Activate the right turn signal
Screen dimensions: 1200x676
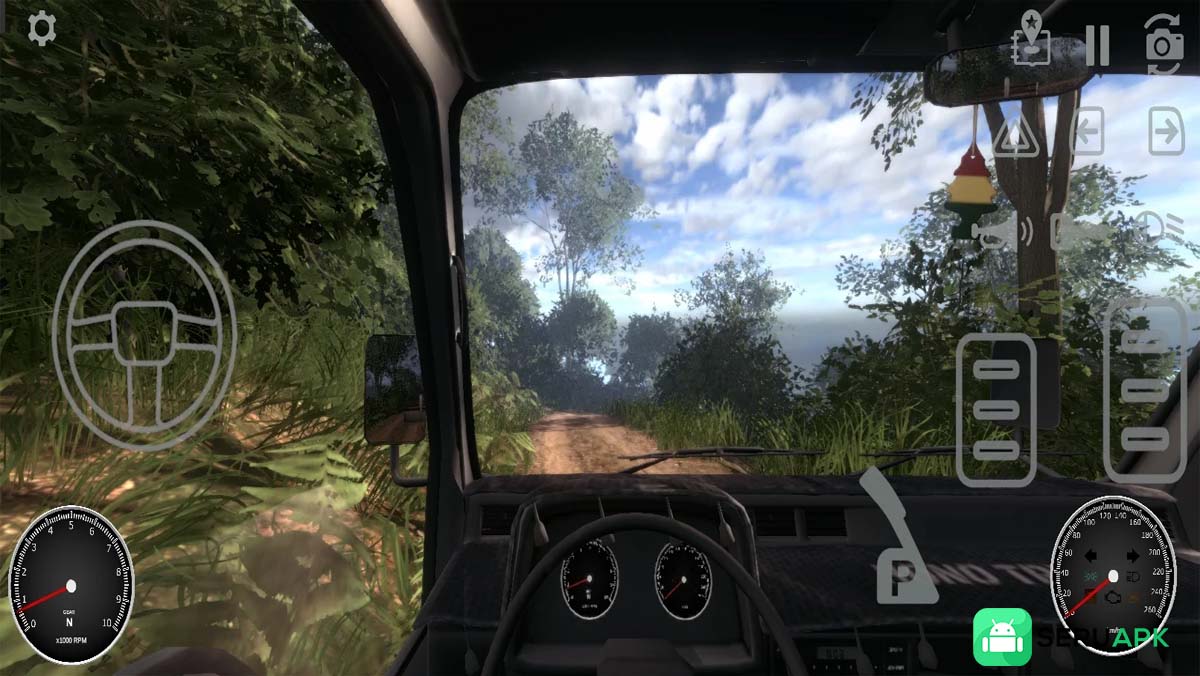(1165, 132)
